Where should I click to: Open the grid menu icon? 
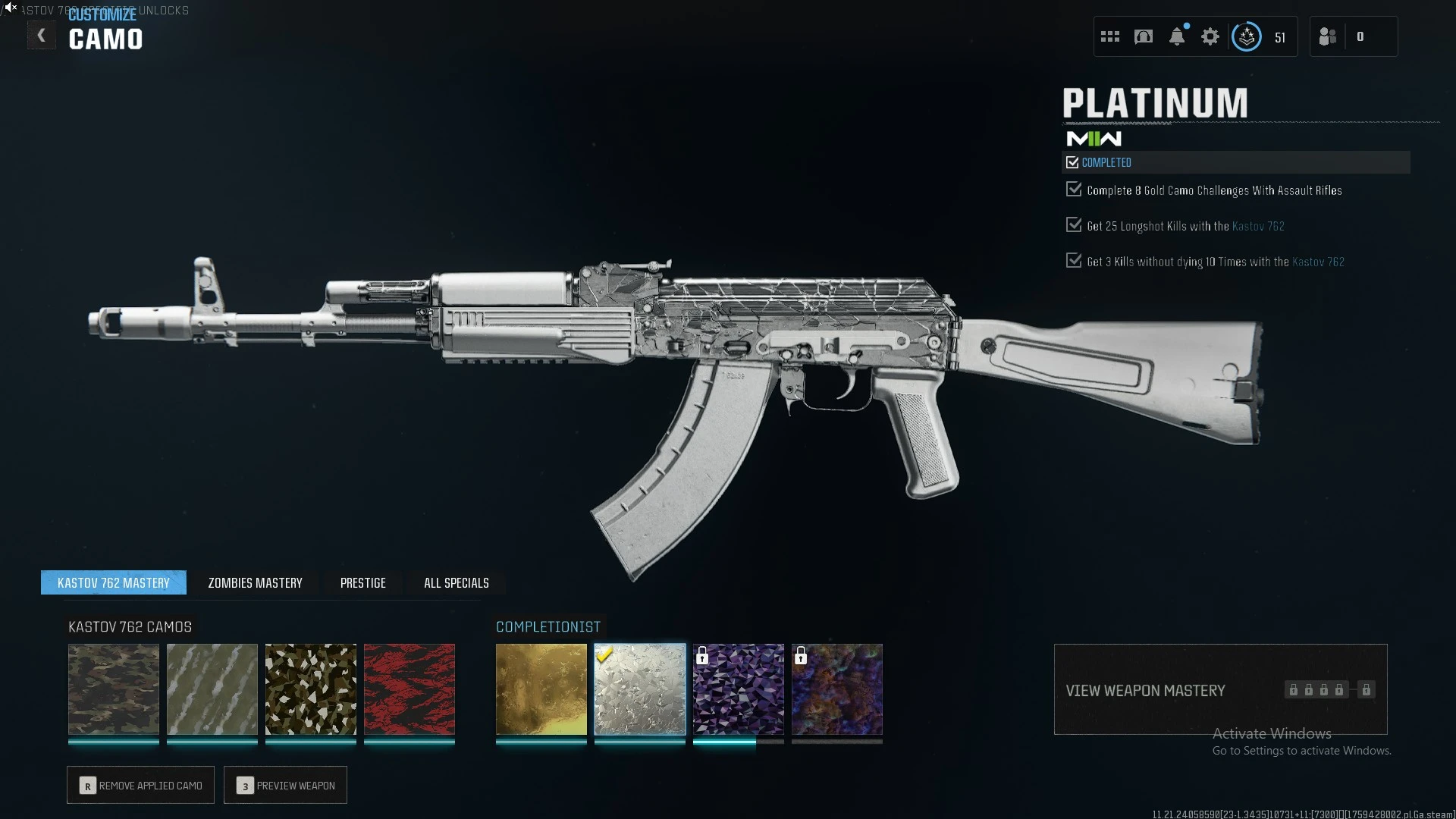[x=1110, y=36]
